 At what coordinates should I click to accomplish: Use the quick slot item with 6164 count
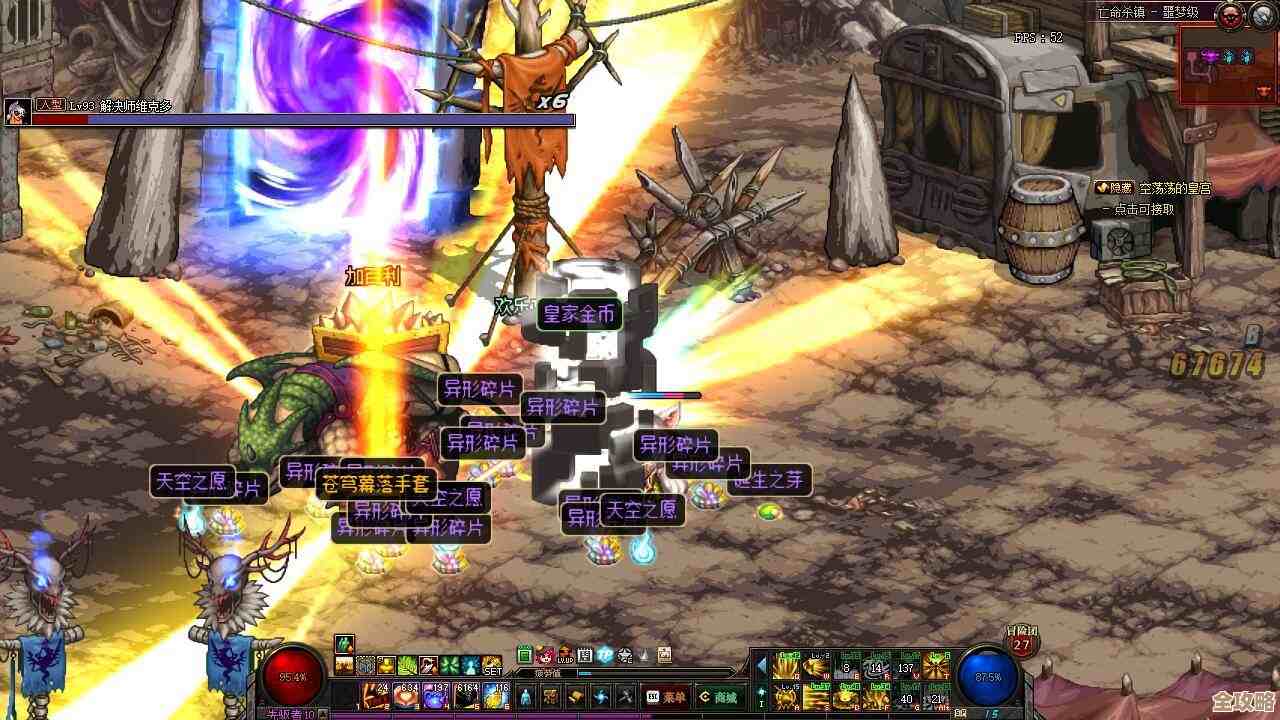coord(467,696)
